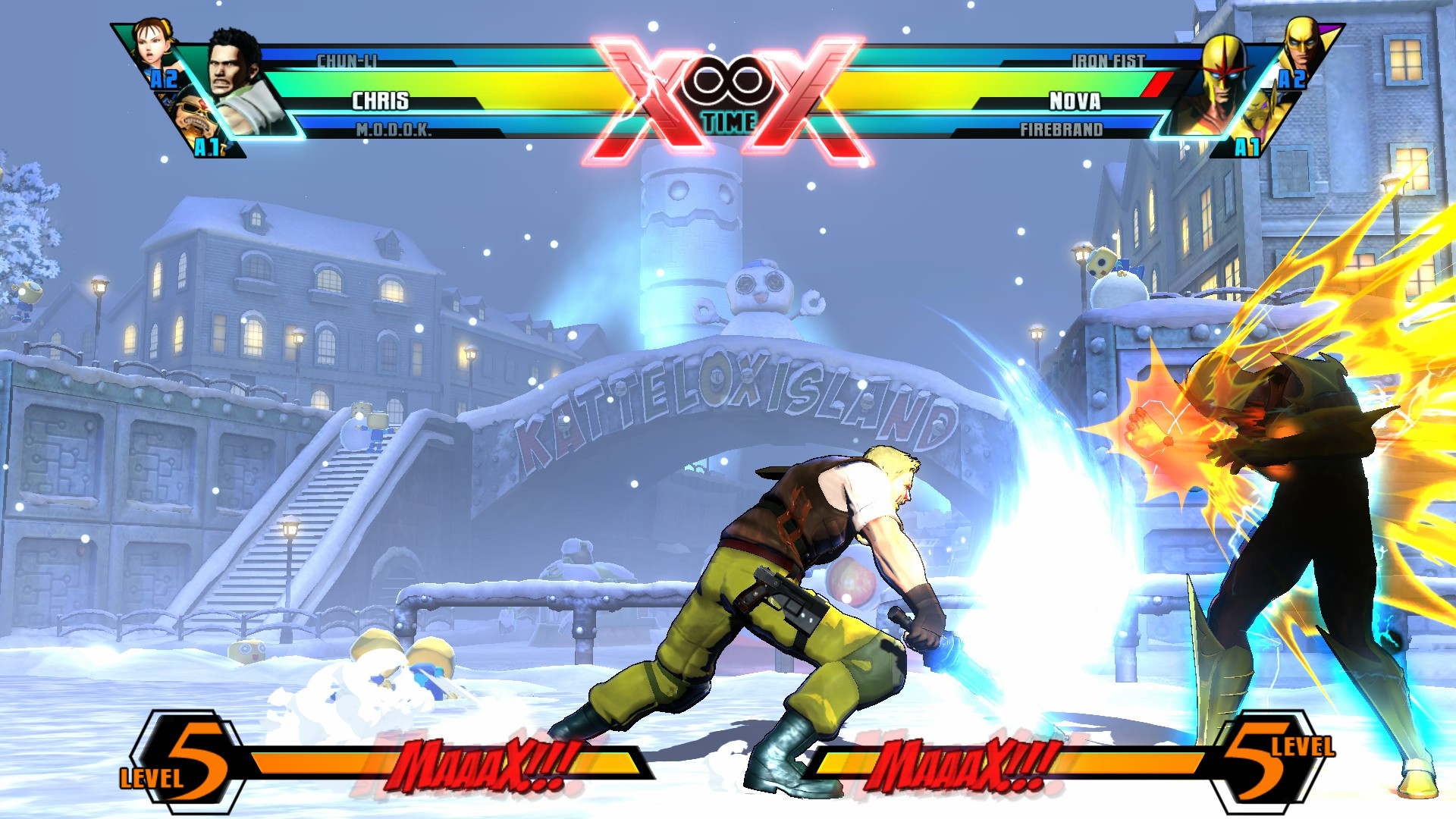Toggle the A2 badge on Nova's side

click(x=1293, y=80)
